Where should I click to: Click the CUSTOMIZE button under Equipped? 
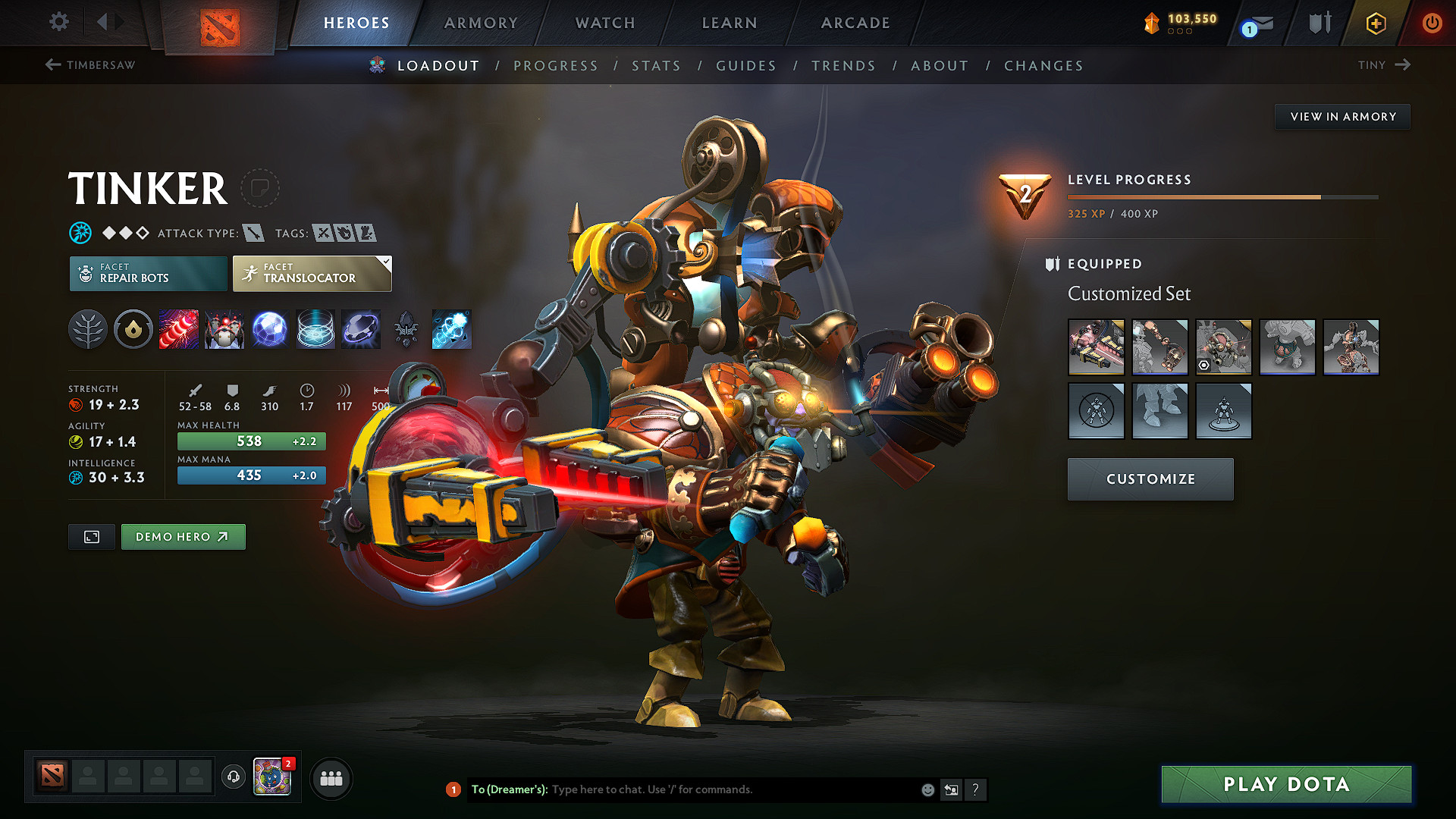(x=1150, y=479)
